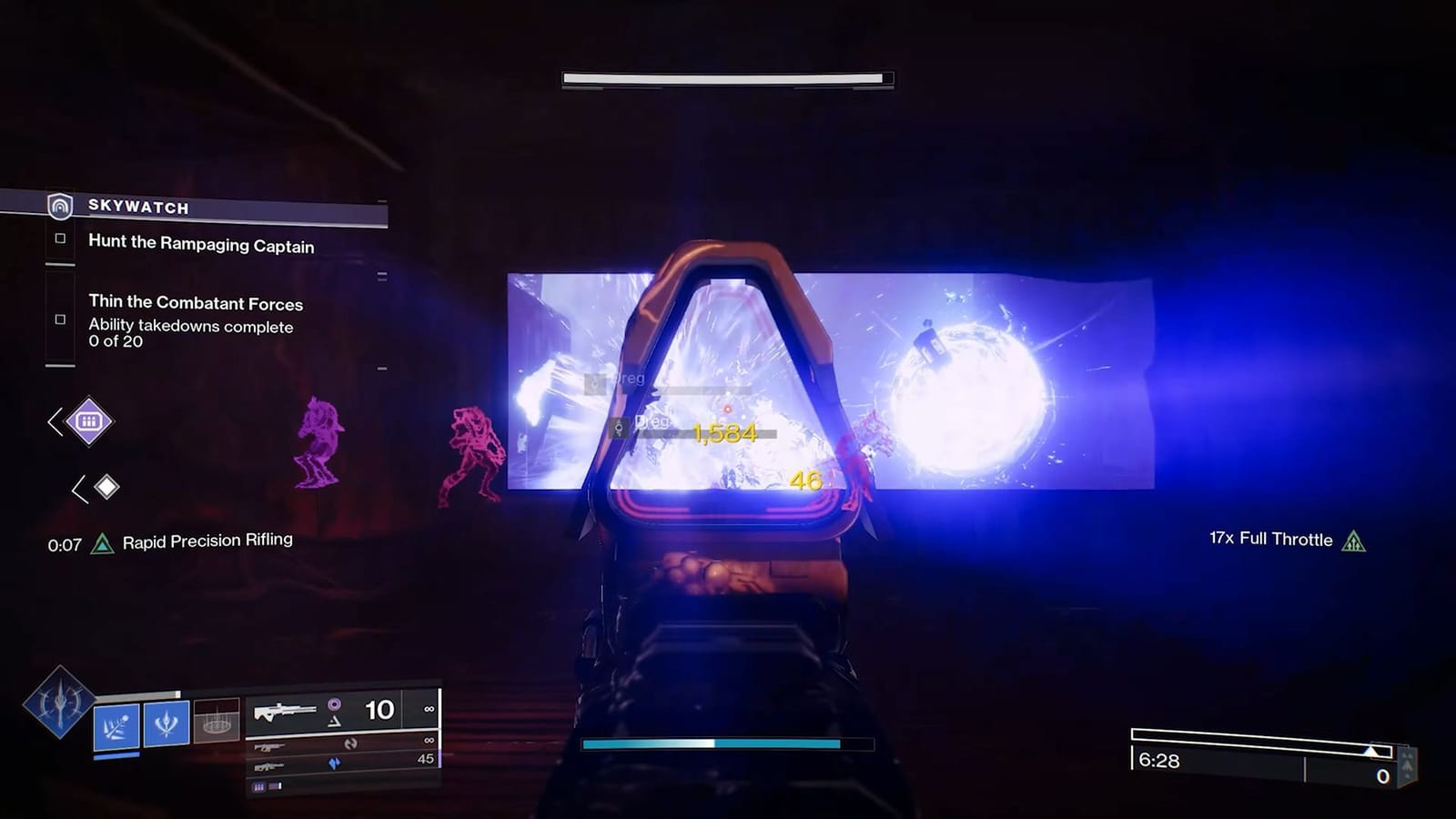Check the Thin the Combatant Forces objective box
Screen dimensions: 1456x819
[x=60, y=319]
